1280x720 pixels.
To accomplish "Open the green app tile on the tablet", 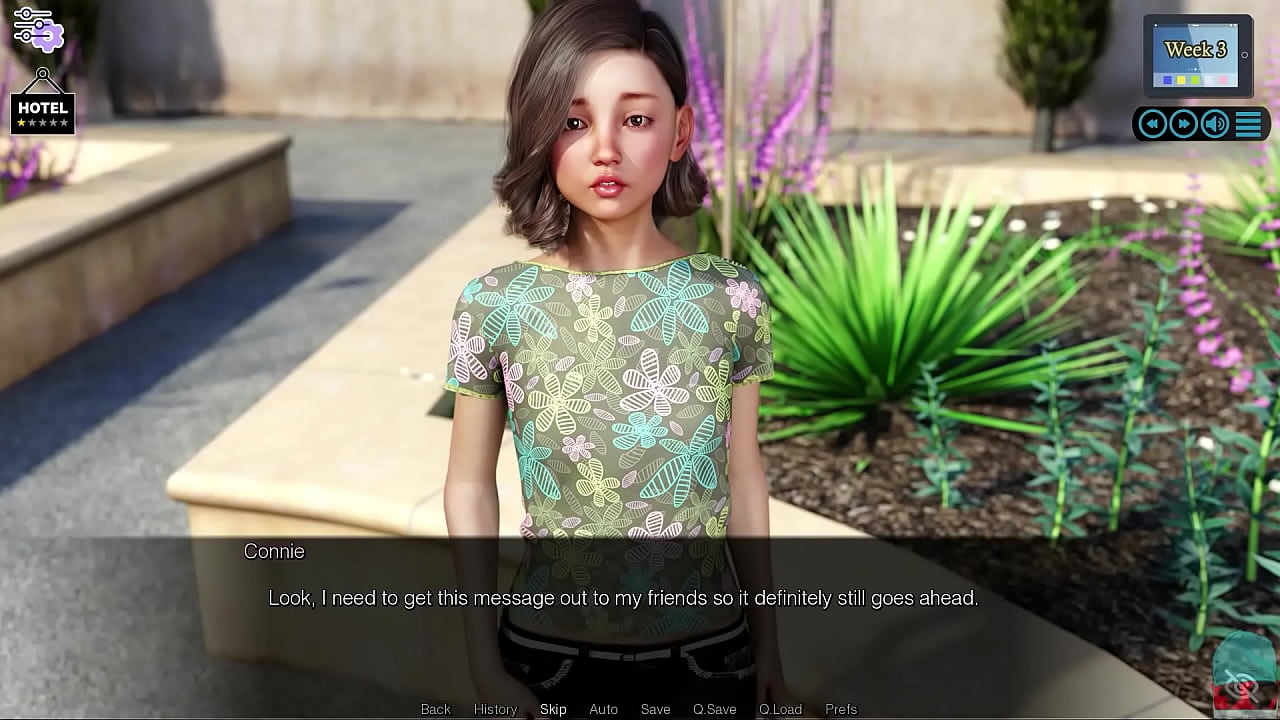I will tap(1196, 80).
